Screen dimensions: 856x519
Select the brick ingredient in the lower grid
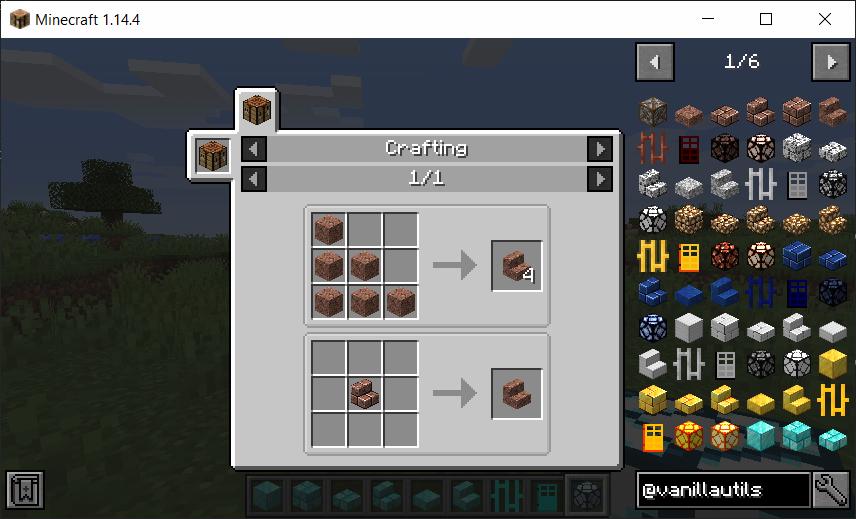[x=364, y=394]
